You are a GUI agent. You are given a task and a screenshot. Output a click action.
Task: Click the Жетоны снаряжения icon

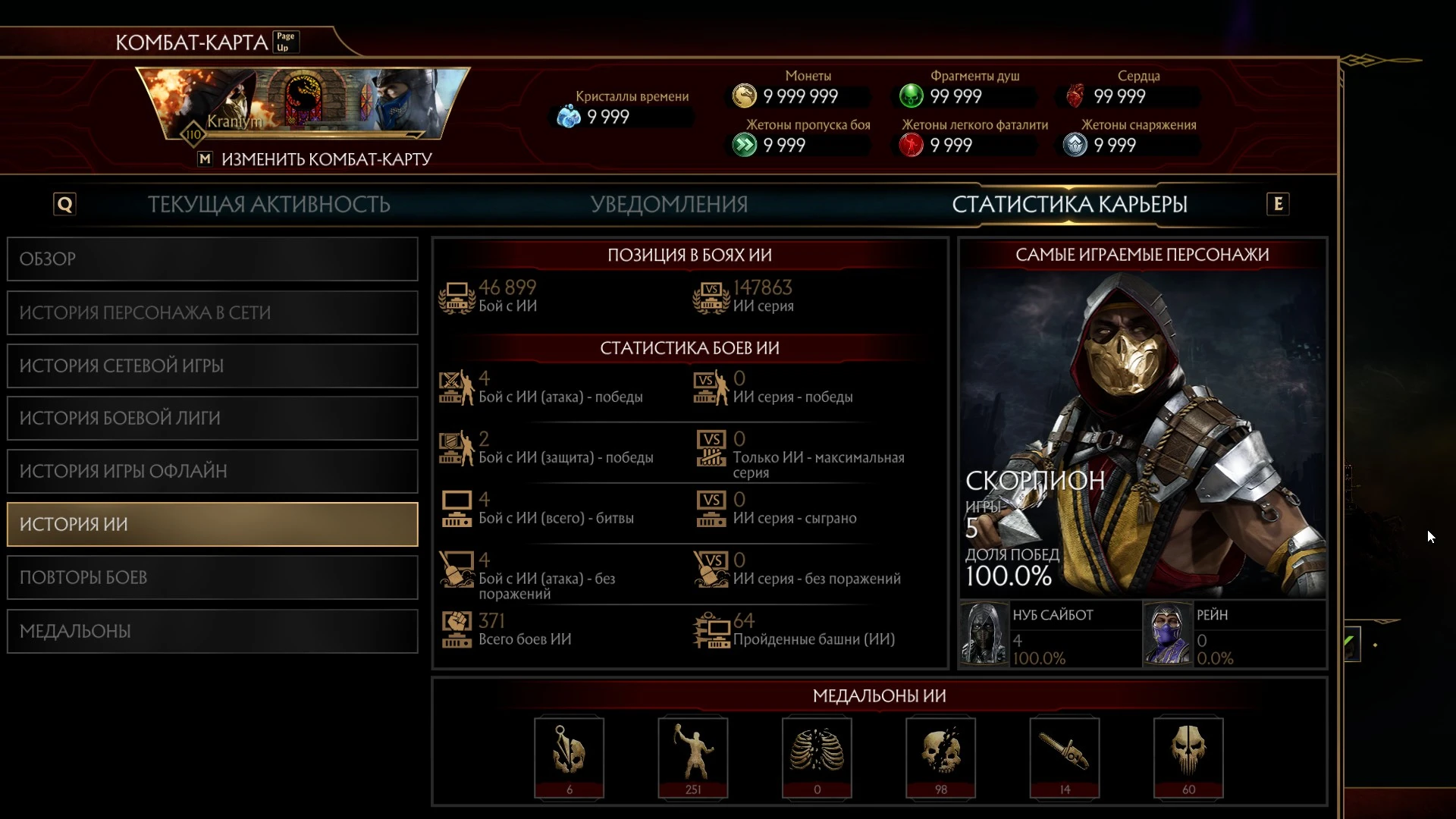[x=1075, y=145]
